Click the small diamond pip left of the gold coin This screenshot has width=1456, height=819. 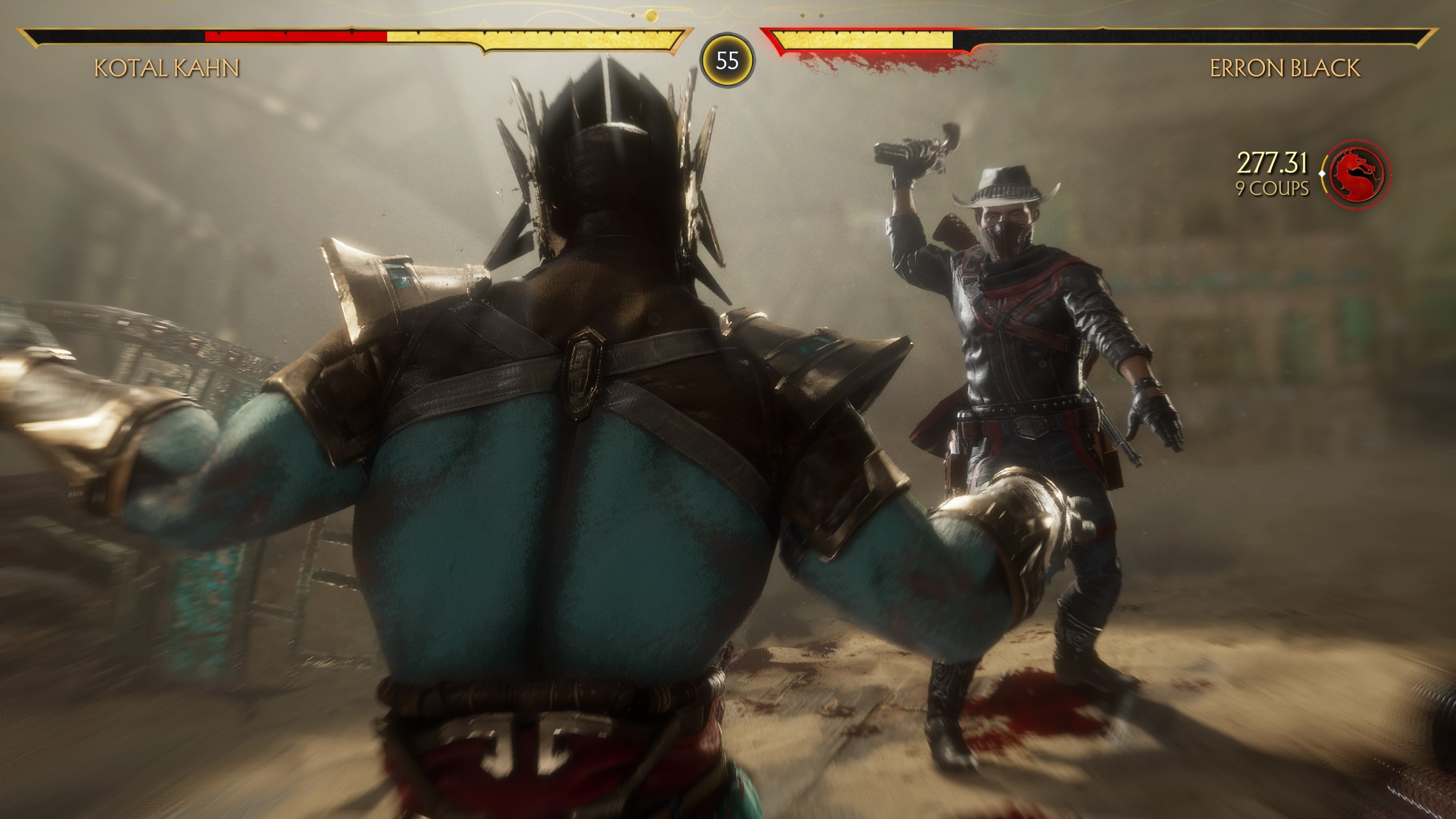pos(633,16)
